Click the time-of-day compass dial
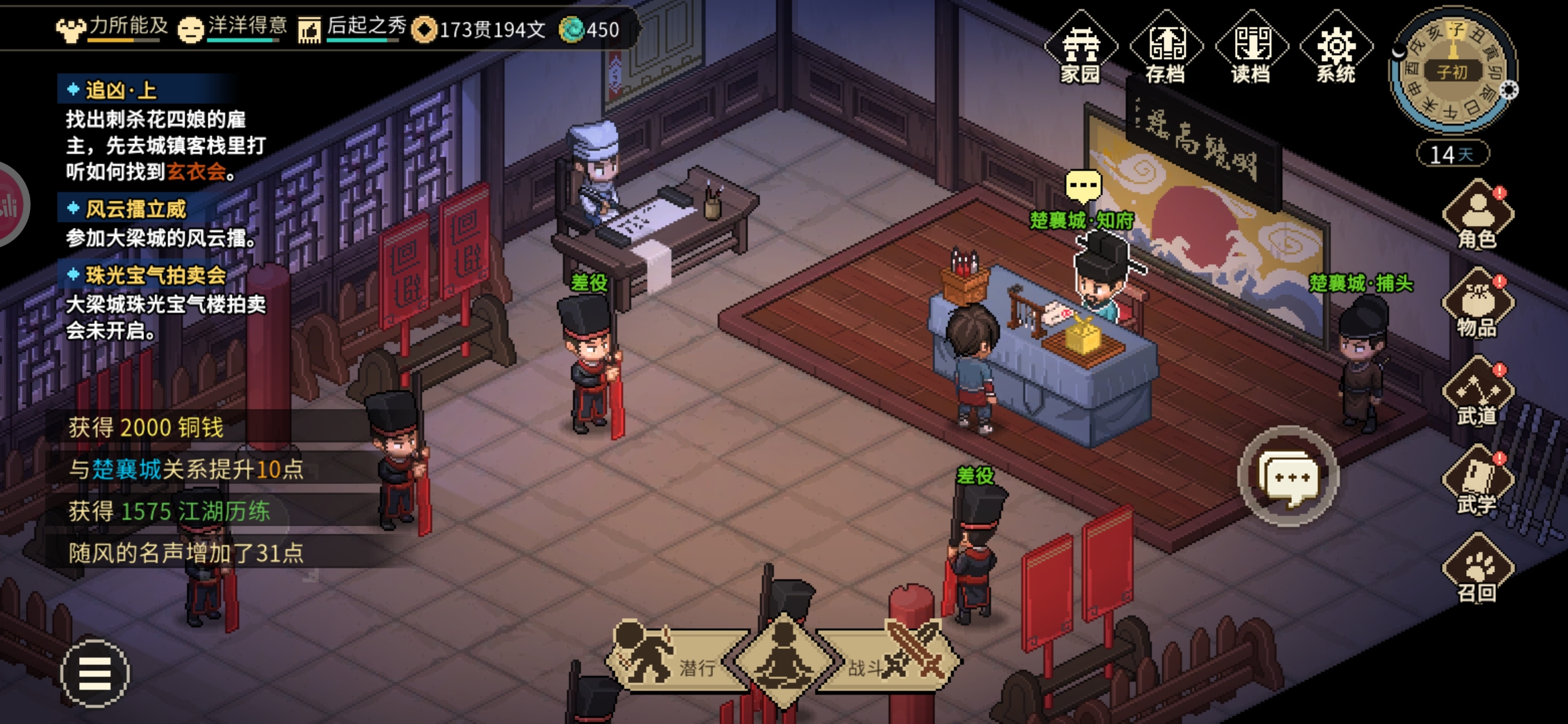 [1451, 70]
